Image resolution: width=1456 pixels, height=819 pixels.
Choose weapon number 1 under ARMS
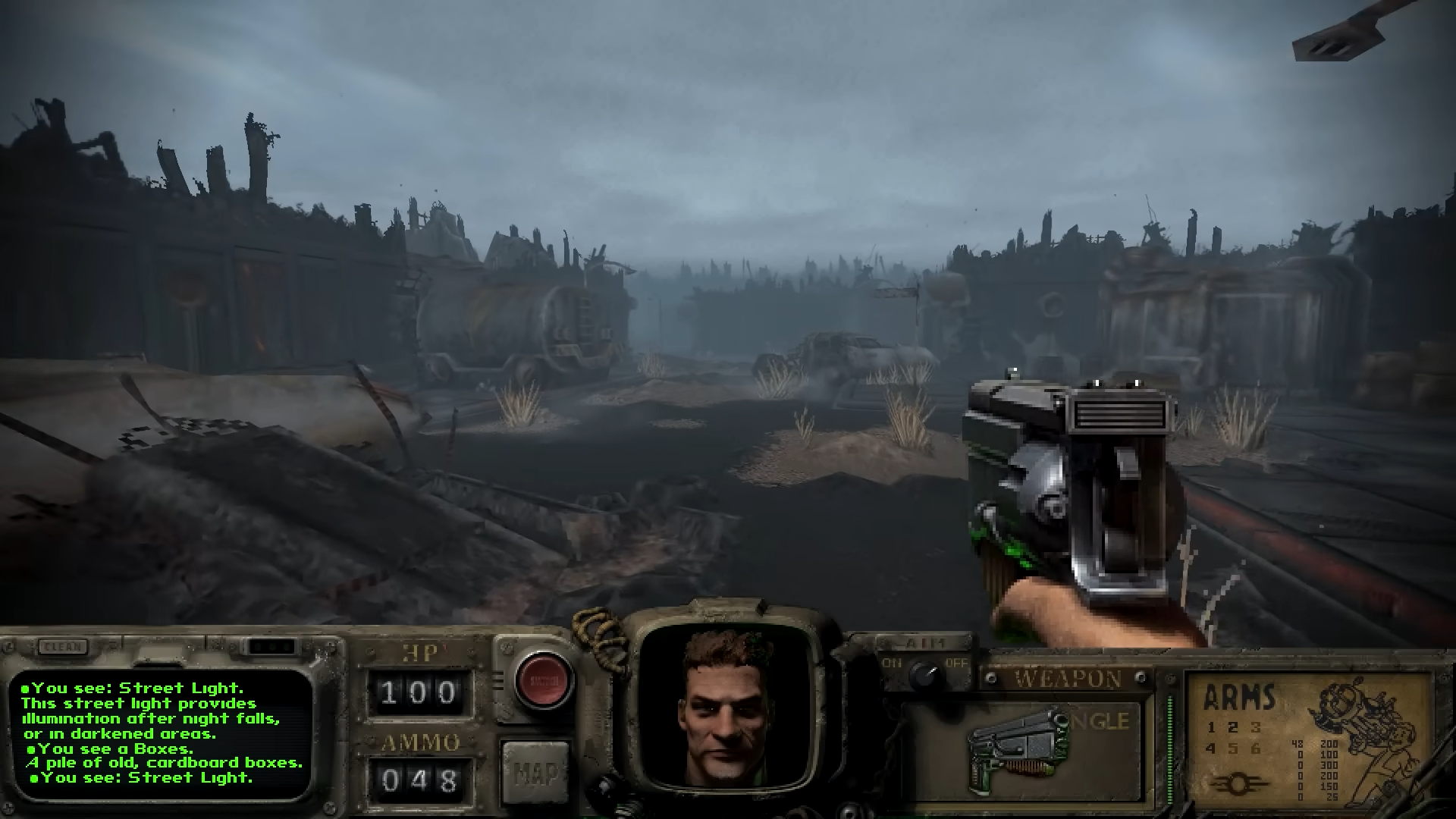click(1211, 727)
